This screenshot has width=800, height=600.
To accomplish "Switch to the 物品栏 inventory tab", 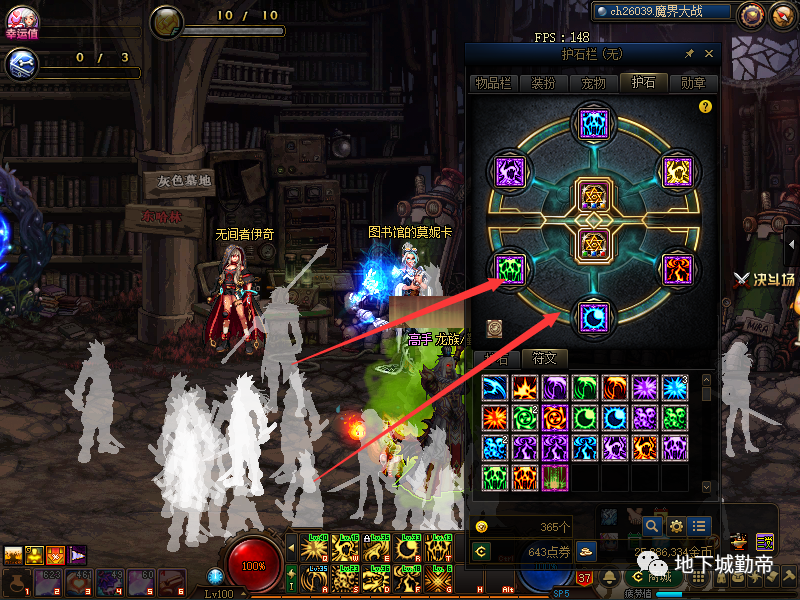I will [x=492, y=84].
